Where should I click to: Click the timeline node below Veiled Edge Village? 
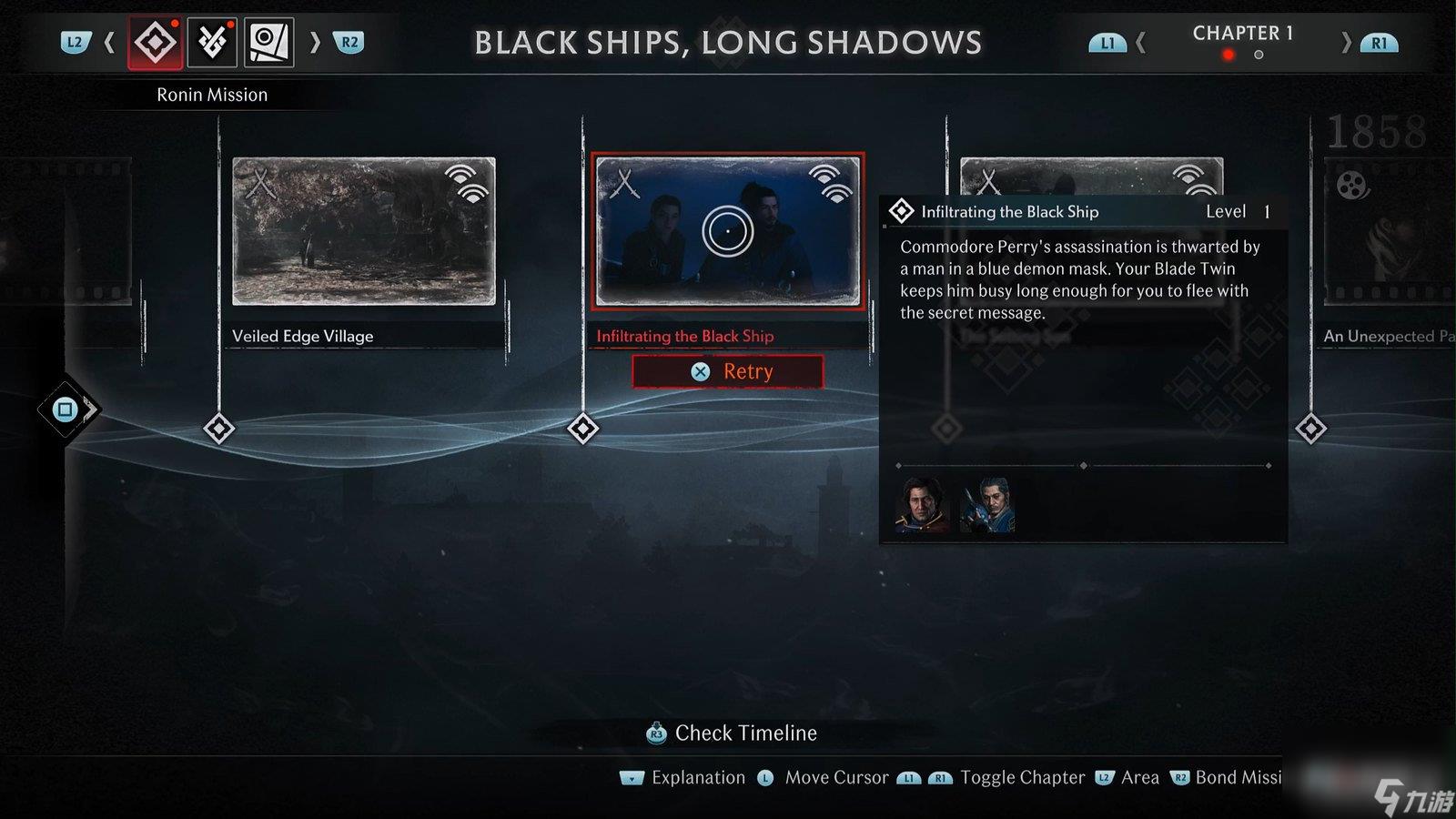pos(218,429)
